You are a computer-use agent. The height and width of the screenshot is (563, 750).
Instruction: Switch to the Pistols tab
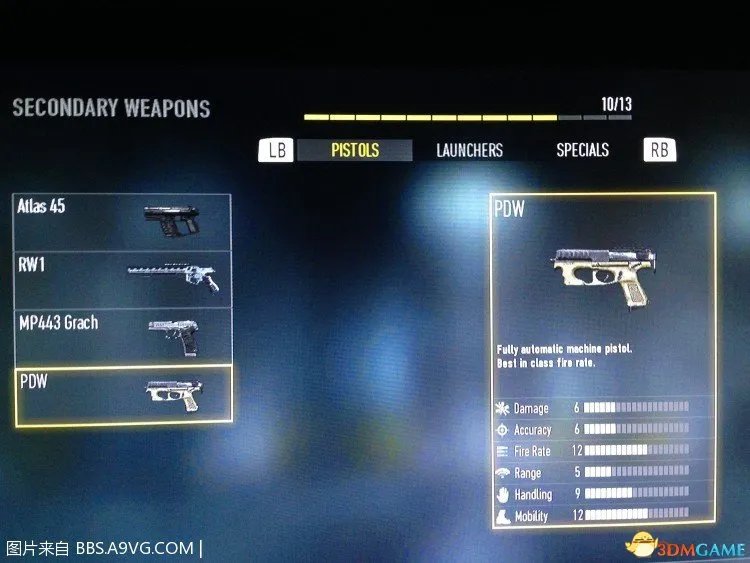(x=355, y=150)
